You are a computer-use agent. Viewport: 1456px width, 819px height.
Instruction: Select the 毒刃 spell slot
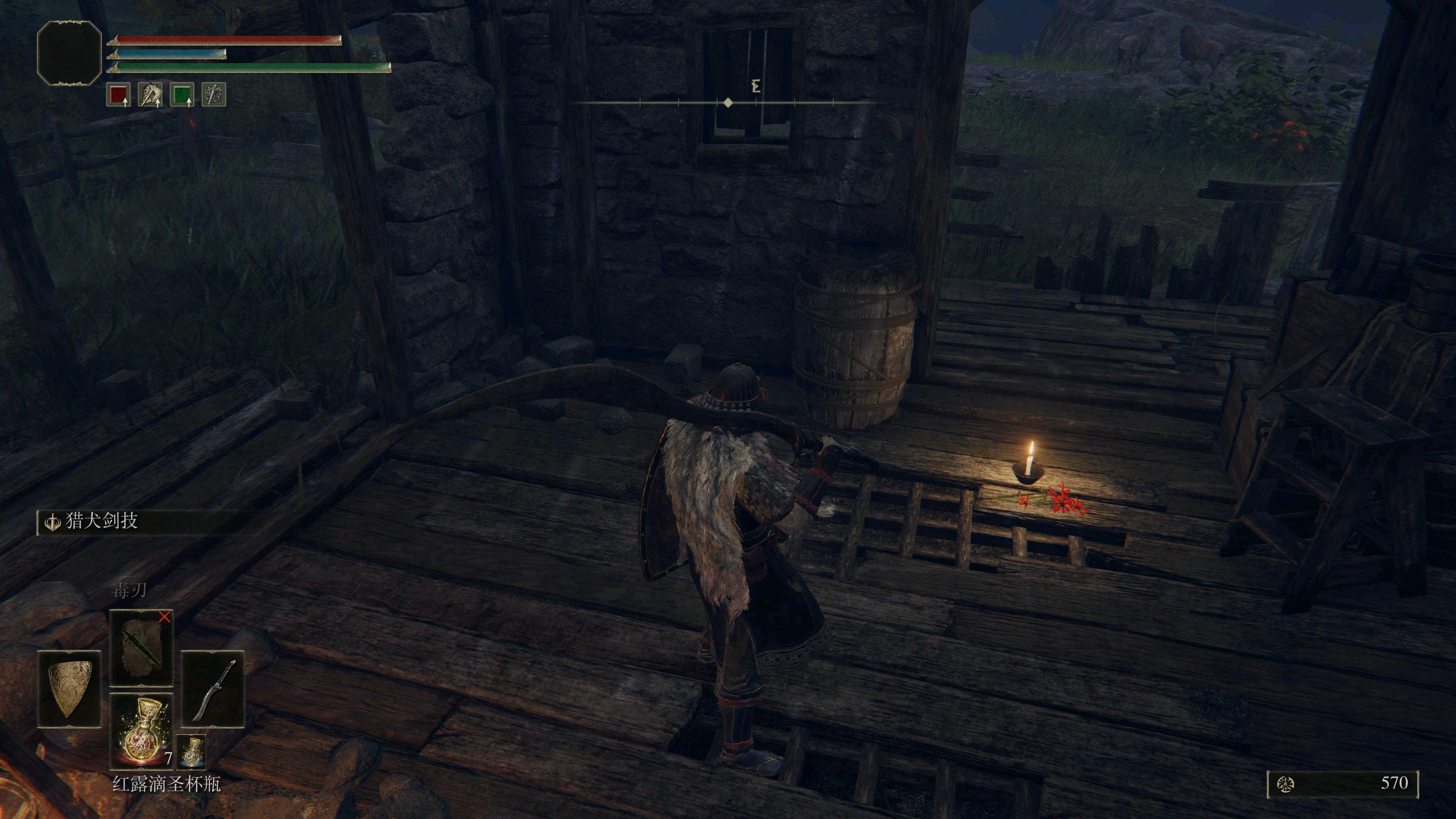coord(141,648)
